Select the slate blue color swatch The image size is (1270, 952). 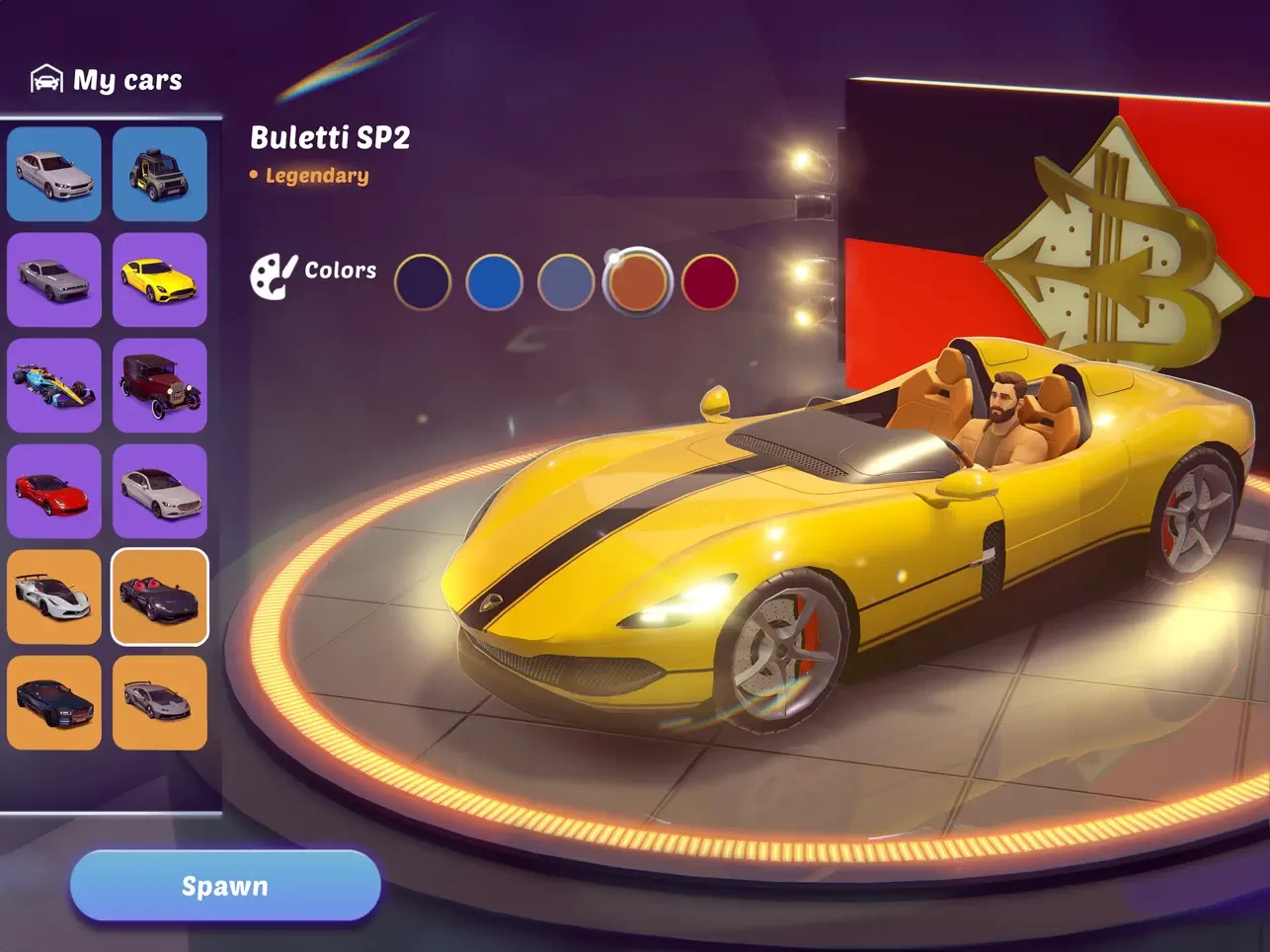[x=566, y=282]
